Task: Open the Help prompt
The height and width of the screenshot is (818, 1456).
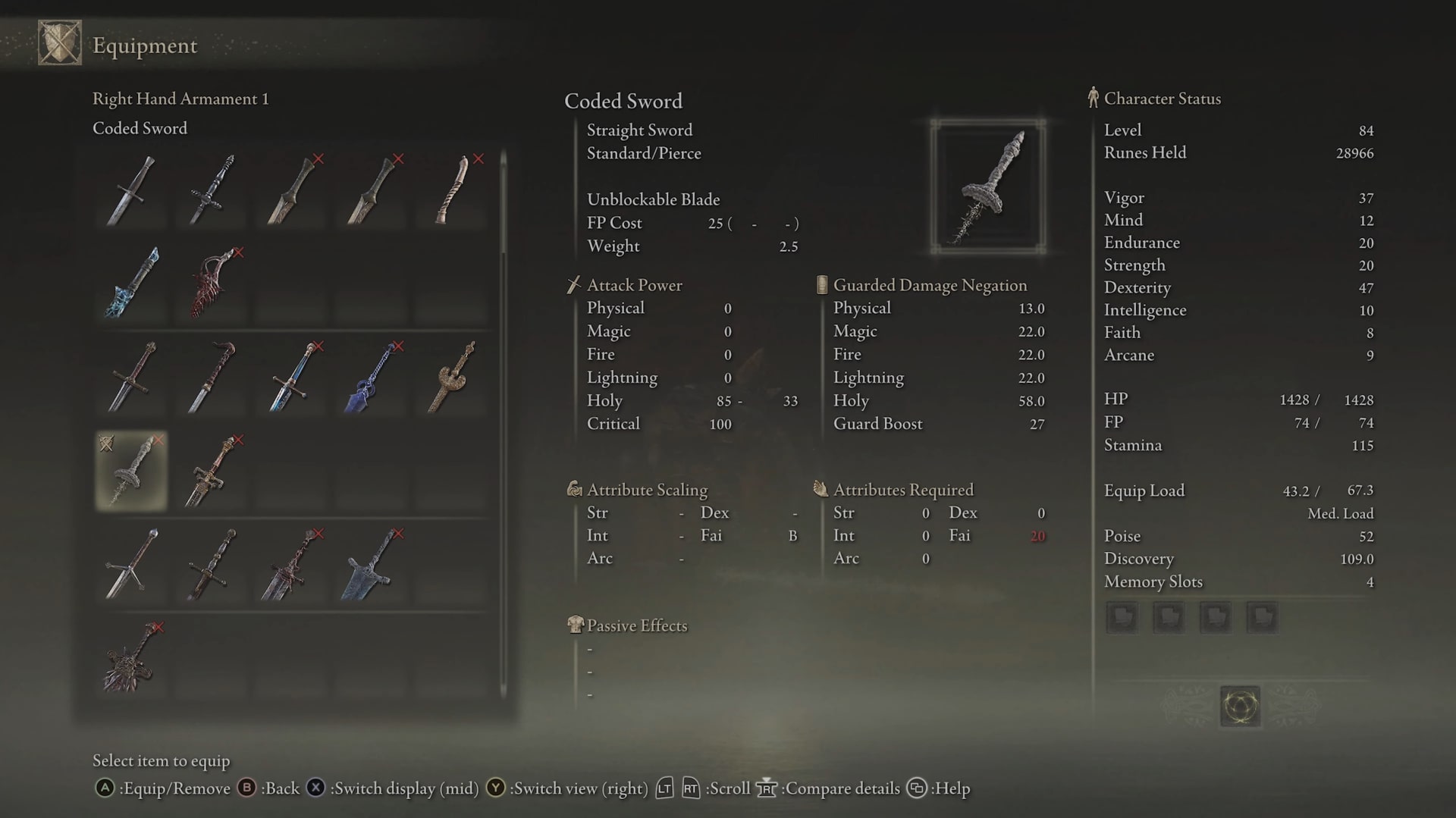Action: [x=916, y=788]
